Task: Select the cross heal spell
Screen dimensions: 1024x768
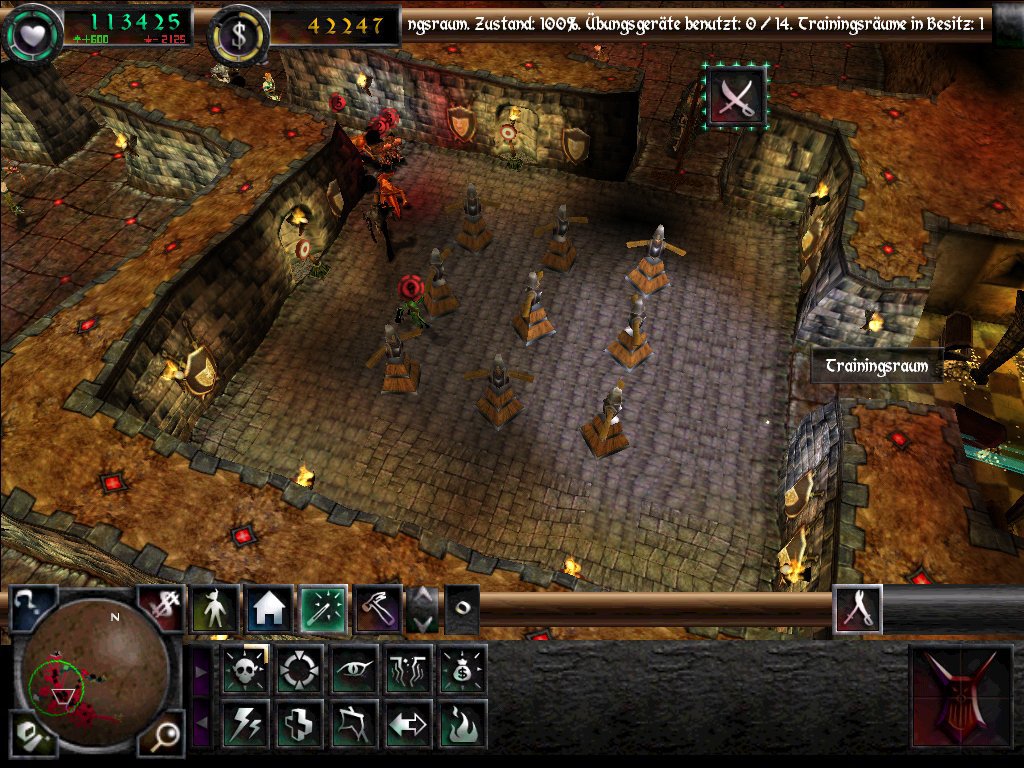Action: [x=298, y=723]
